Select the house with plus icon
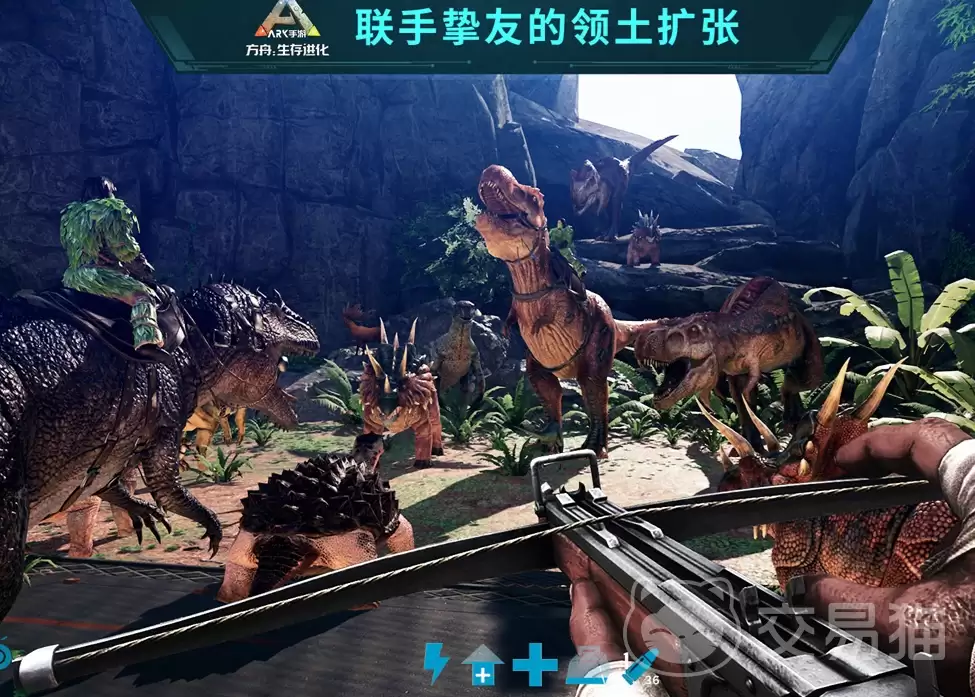Screen dimensions: 975x697 coord(482,666)
